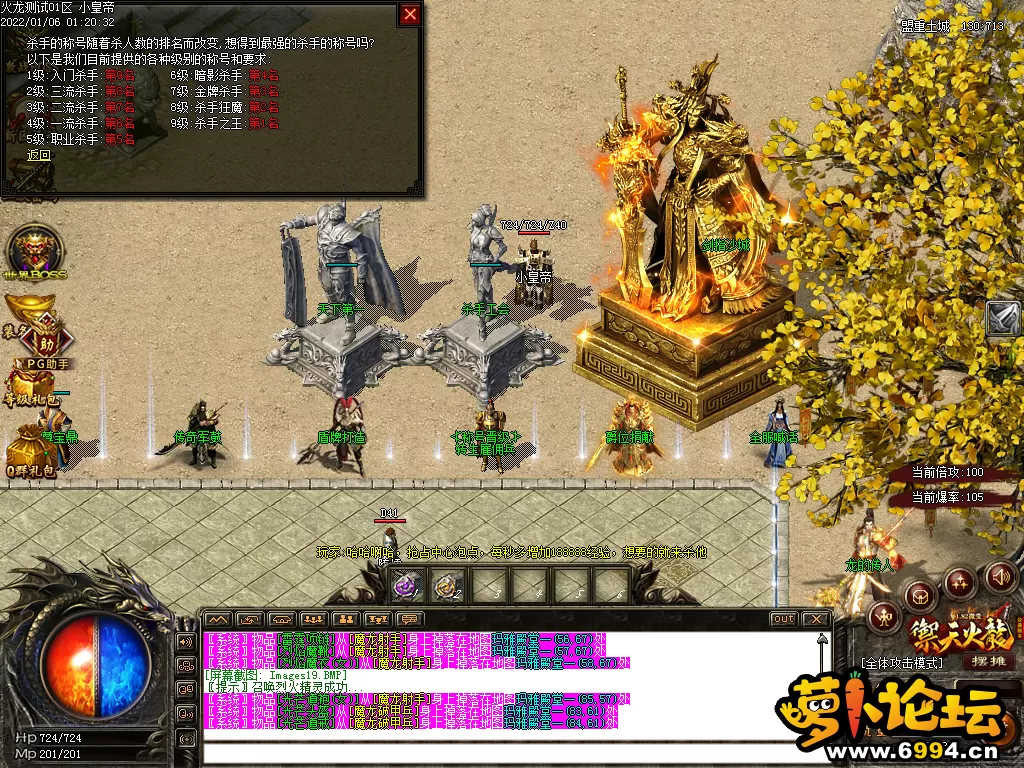Use the purple item in hotbar slot 1

(x=407, y=585)
